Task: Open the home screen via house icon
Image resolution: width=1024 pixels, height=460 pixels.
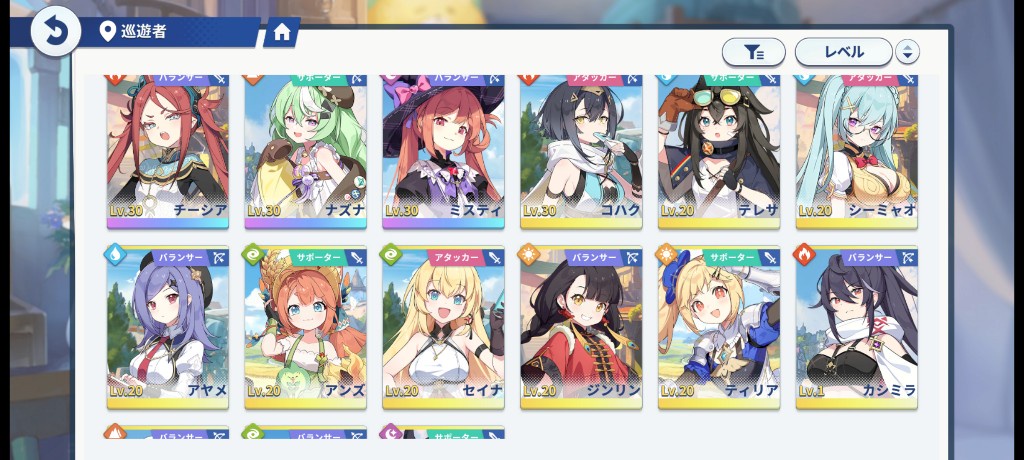Action: [x=281, y=33]
